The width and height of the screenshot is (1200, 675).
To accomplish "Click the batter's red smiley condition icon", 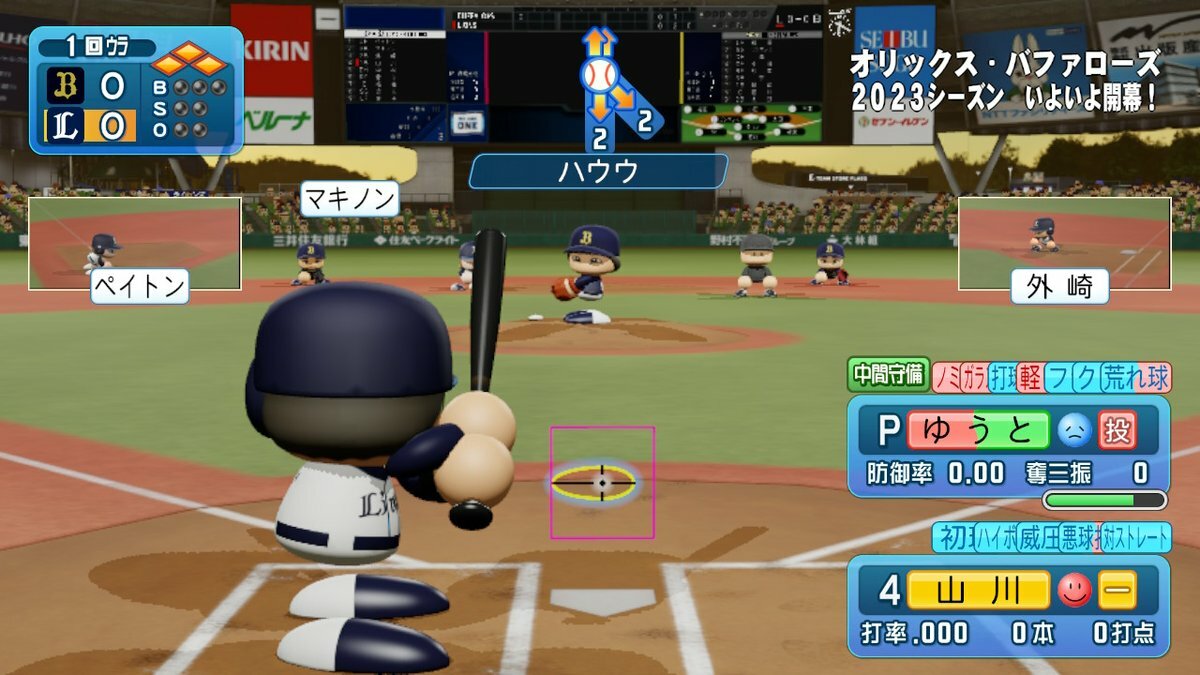I will pos(1074,591).
